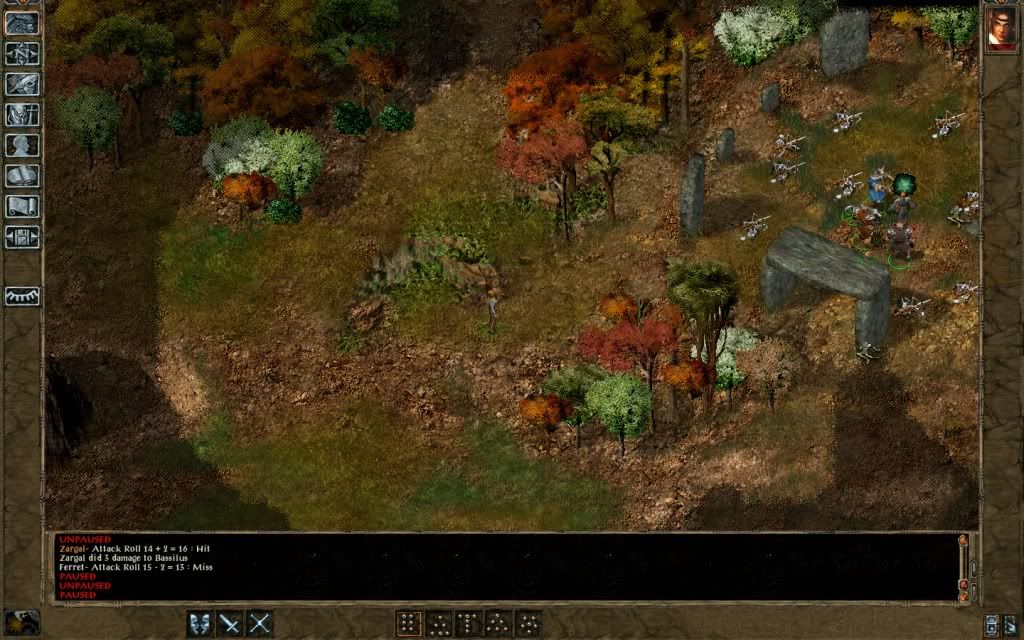1024x640 pixels.
Task: Open the mage spellbook
Action: [21, 176]
